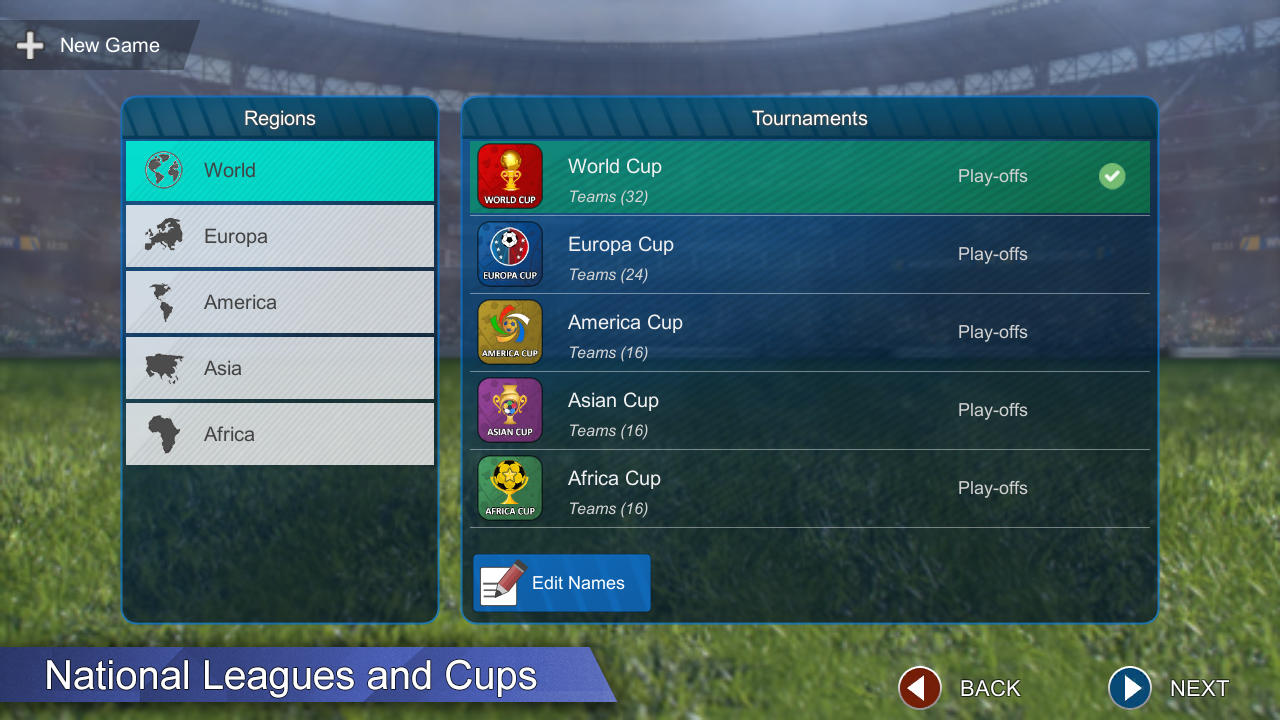
Task: Click the America Cup emblem icon
Action: (509, 332)
